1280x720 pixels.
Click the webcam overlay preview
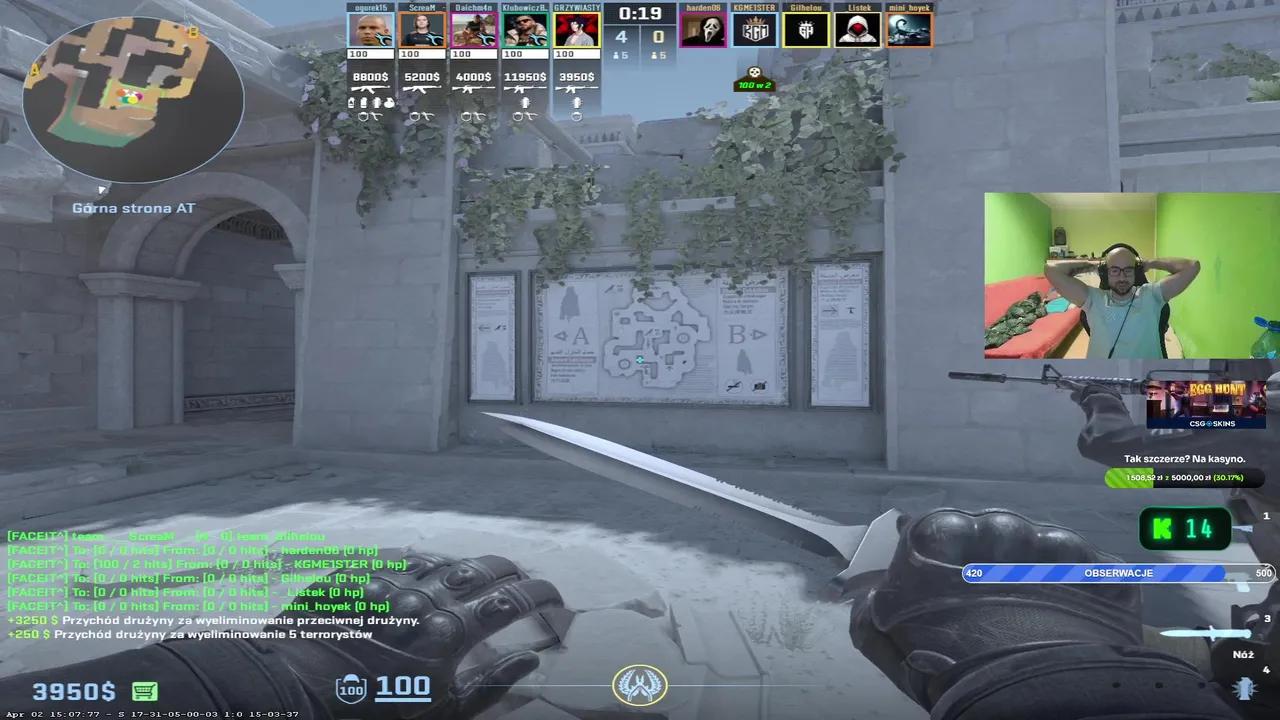[x=1128, y=277]
